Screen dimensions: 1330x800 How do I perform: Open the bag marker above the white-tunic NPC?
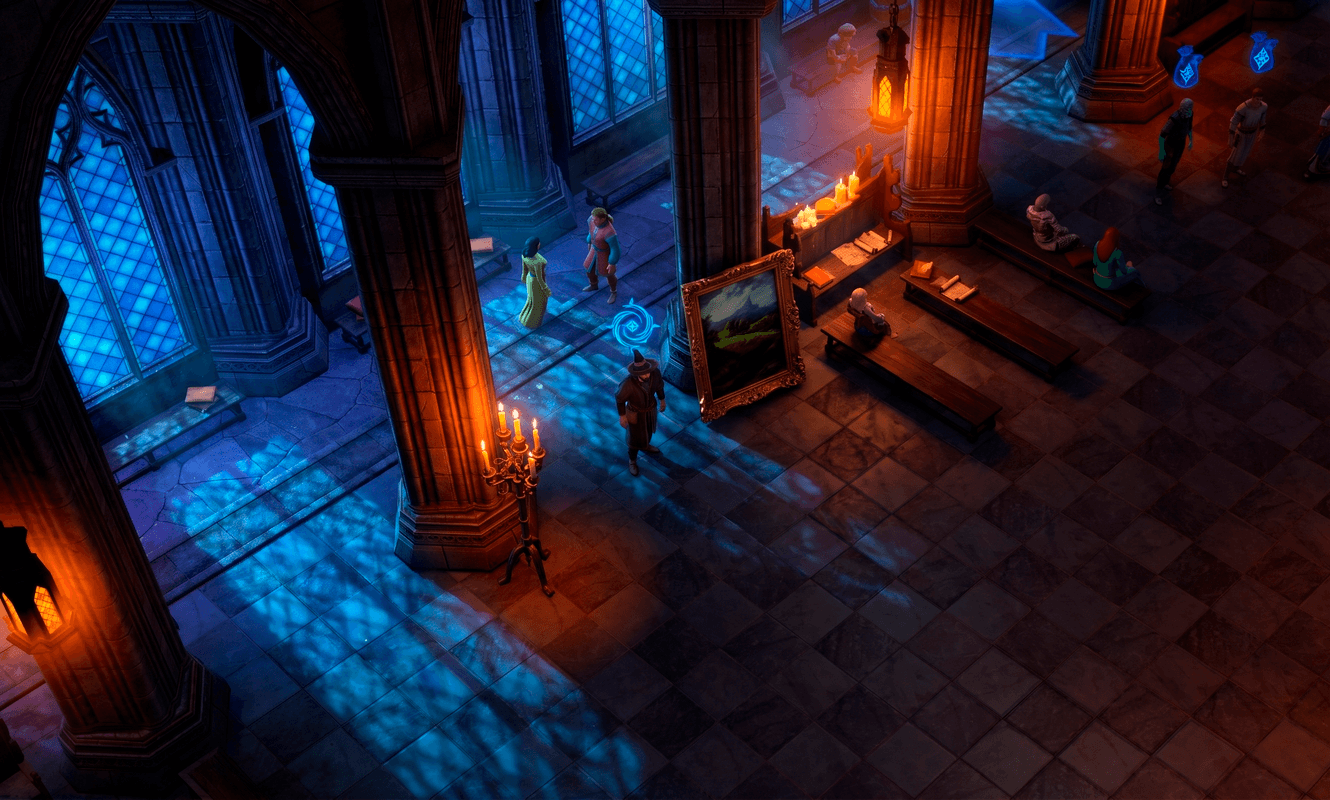[1262, 52]
